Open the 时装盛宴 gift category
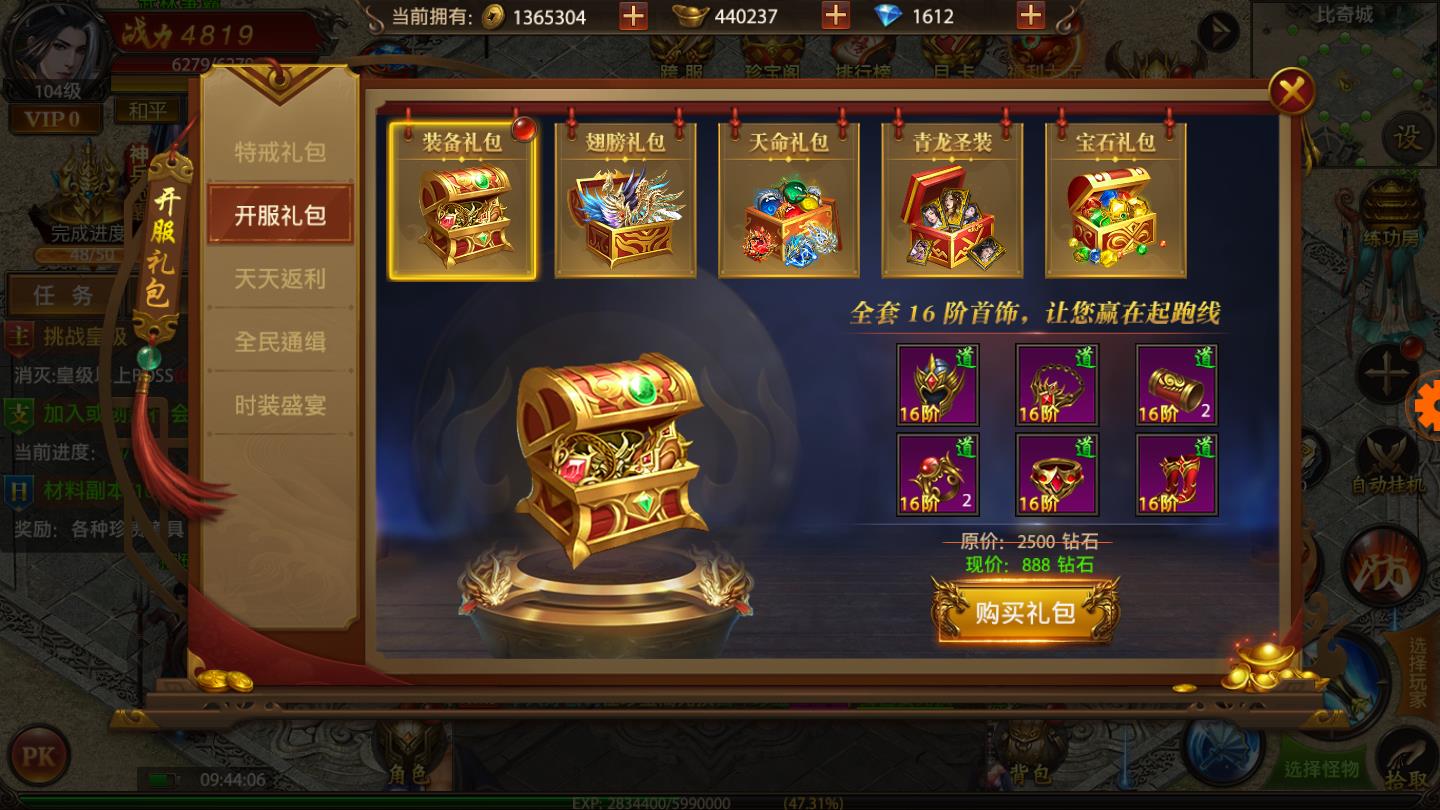This screenshot has width=1440, height=810. coord(281,404)
